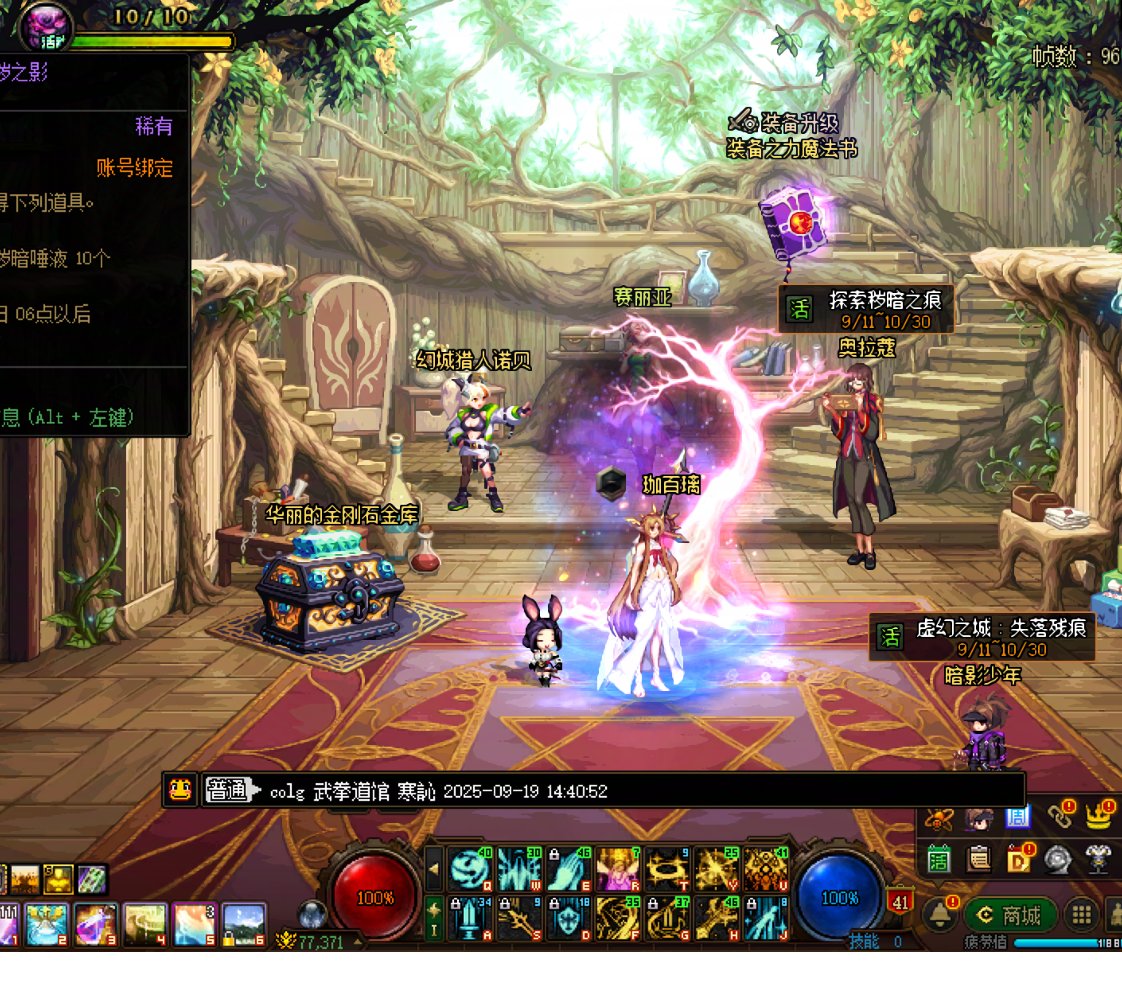Open the scroll clipboard quest icon
Screen dimensions: 1122x985
pos(980,860)
